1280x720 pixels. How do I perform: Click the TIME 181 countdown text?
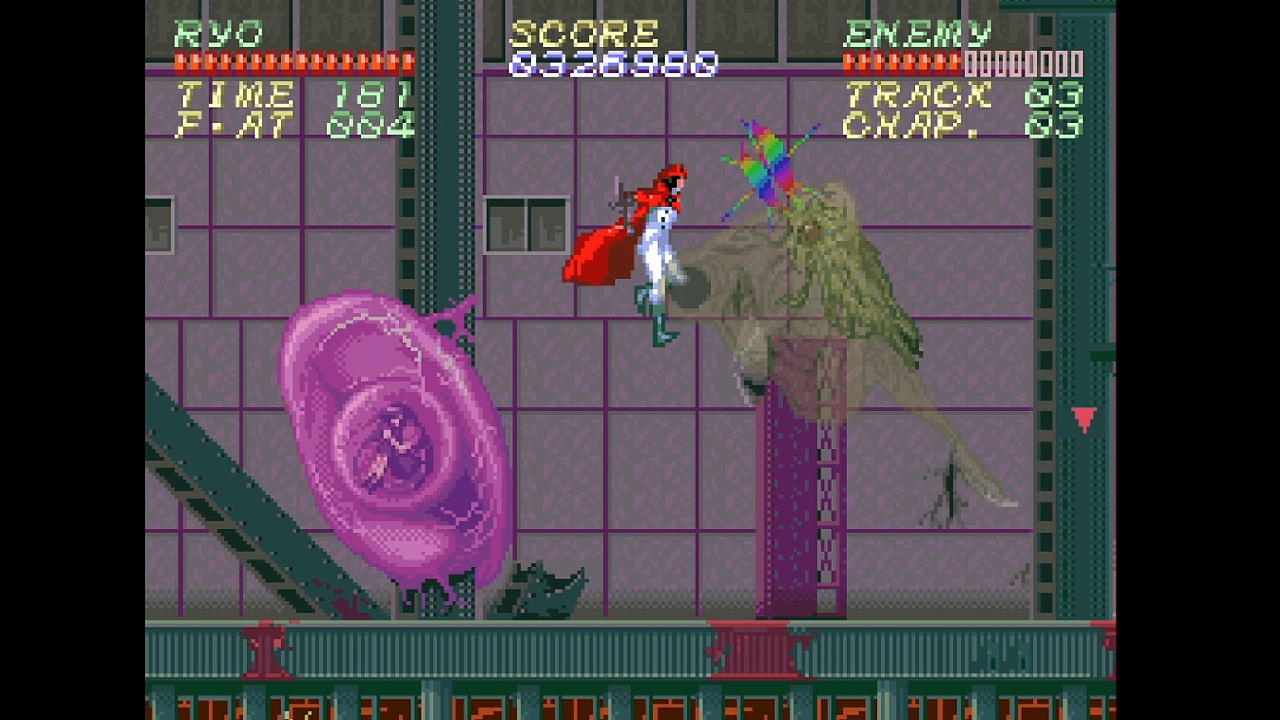(288, 95)
